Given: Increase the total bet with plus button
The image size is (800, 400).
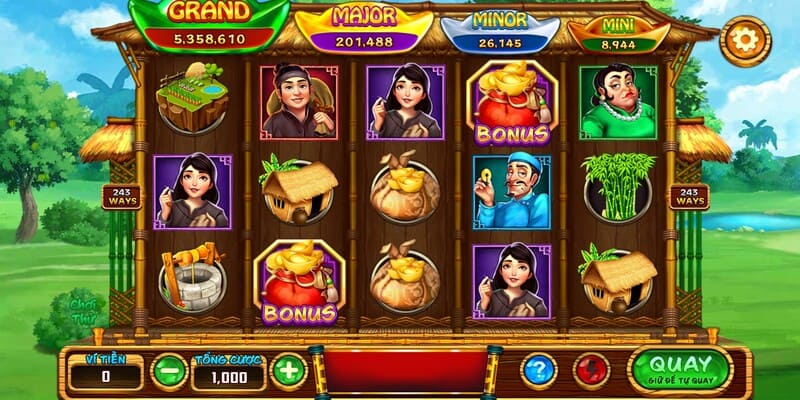Looking at the screenshot, I should coord(288,371).
